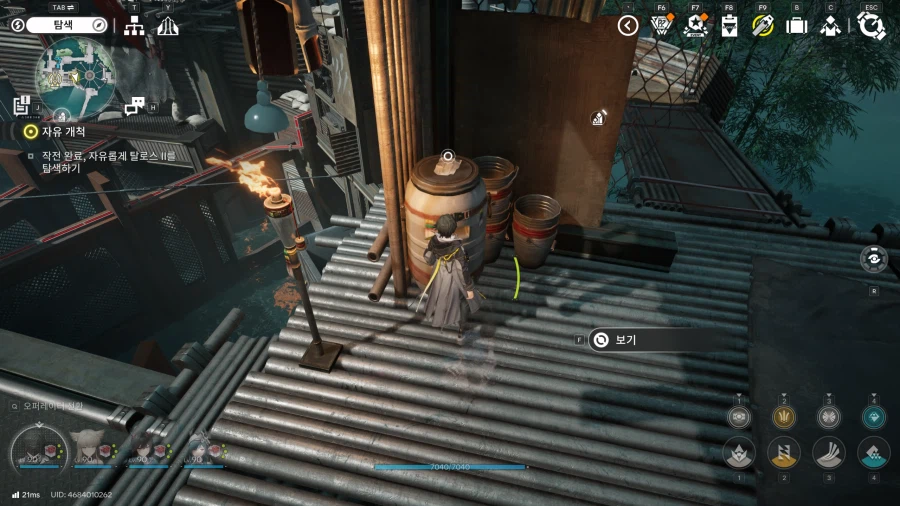Click the round target icon on the right edge
Screen dimensions: 900x506
[873, 259]
